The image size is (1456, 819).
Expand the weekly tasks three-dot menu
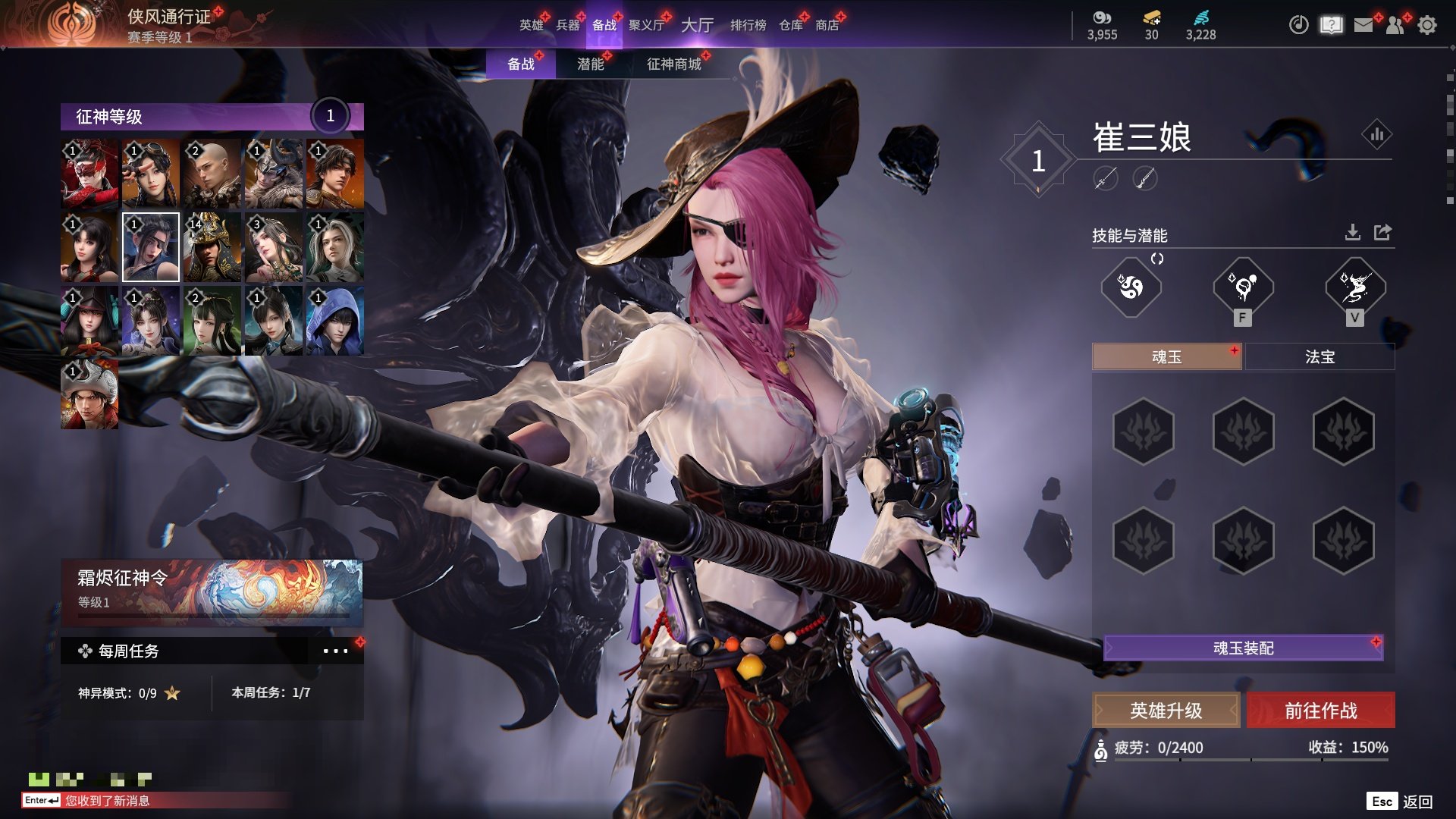335,651
